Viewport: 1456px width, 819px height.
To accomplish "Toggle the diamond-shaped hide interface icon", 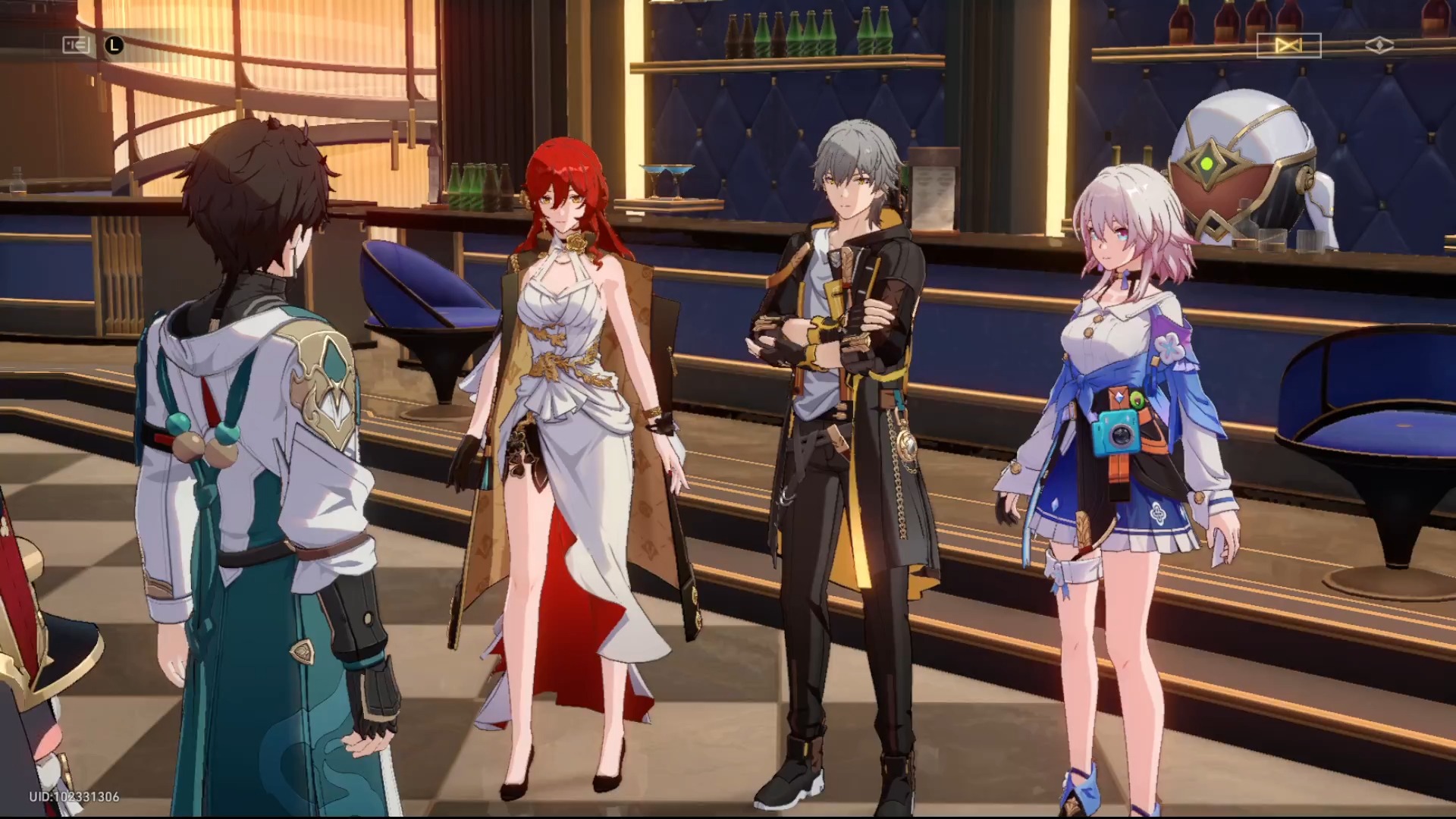I will 1379,46.
